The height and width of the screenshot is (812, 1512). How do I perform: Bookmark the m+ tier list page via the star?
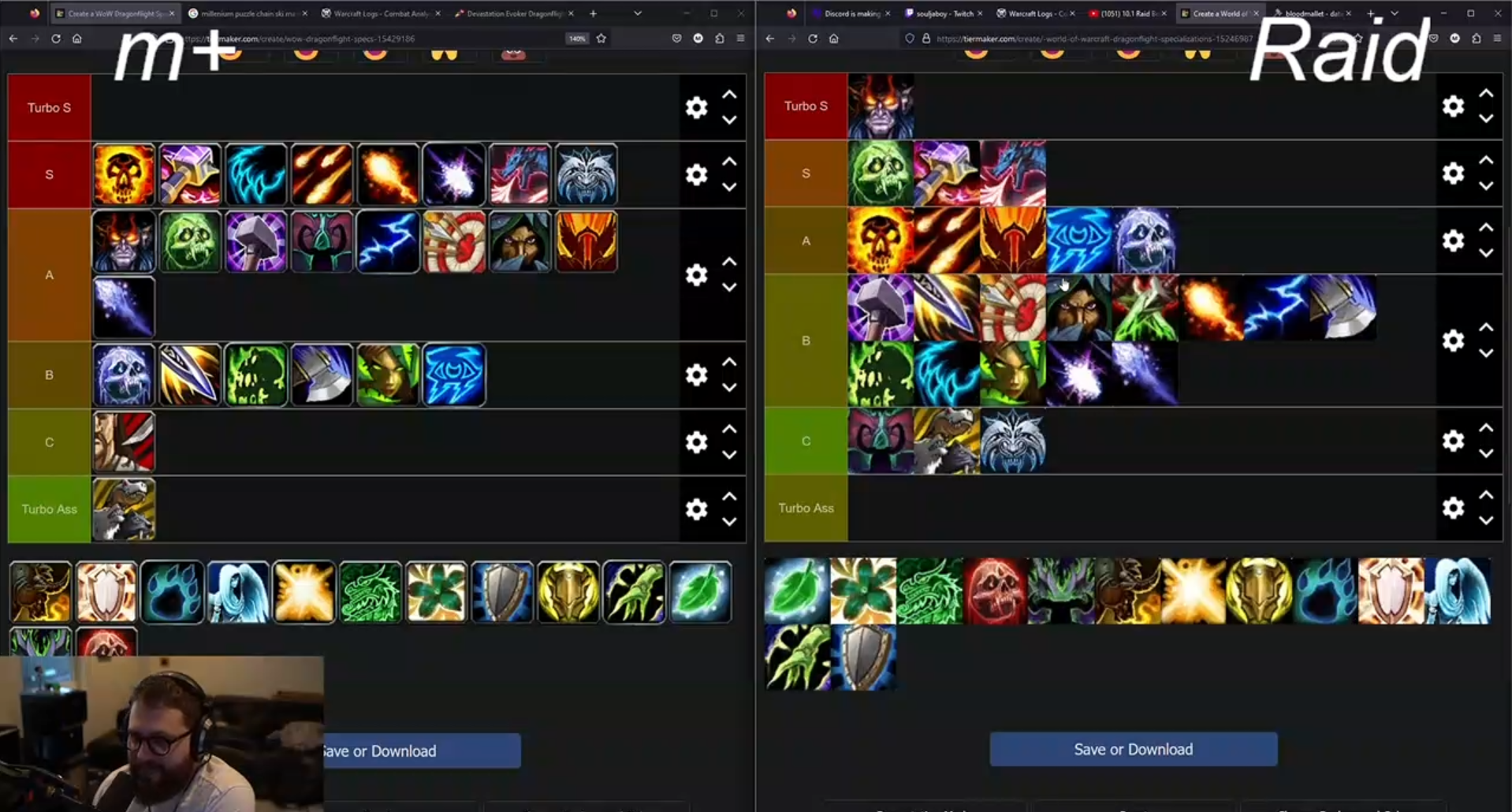click(x=601, y=38)
